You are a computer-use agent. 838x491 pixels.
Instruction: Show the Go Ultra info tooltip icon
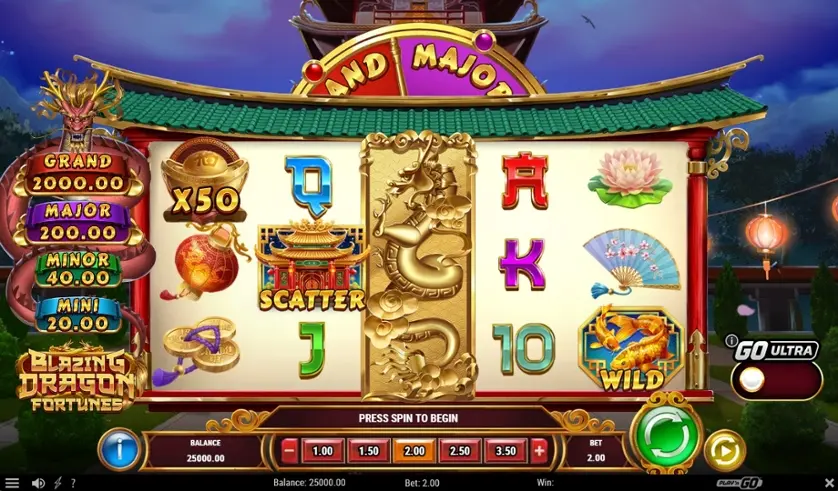point(731,340)
